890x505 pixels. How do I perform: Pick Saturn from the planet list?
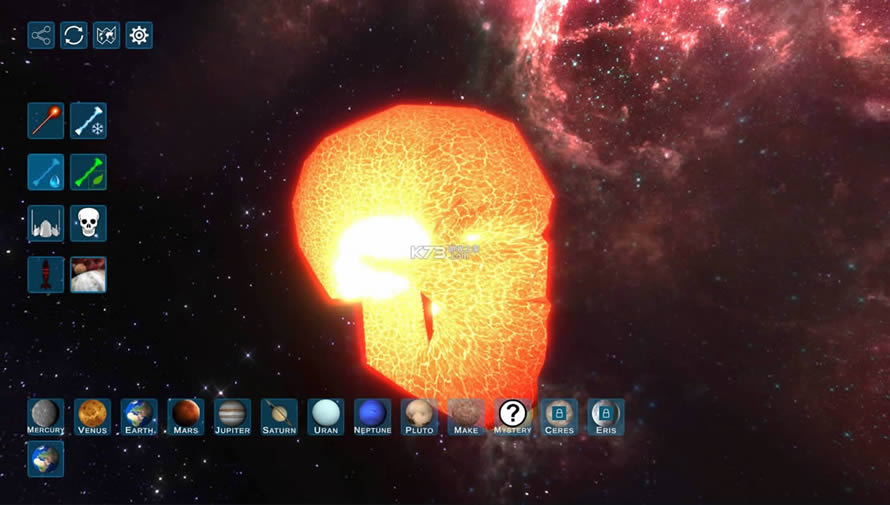tap(279, 416)
